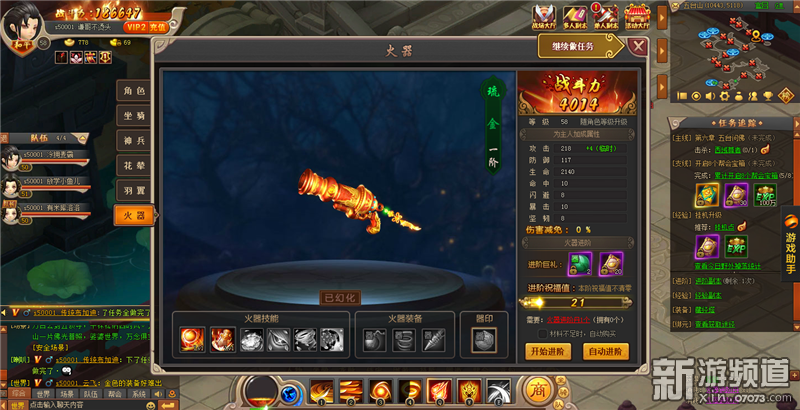Start 自动进阶 auto advancement
Screen dimensions: 800x410
click(x=606, y=351)
